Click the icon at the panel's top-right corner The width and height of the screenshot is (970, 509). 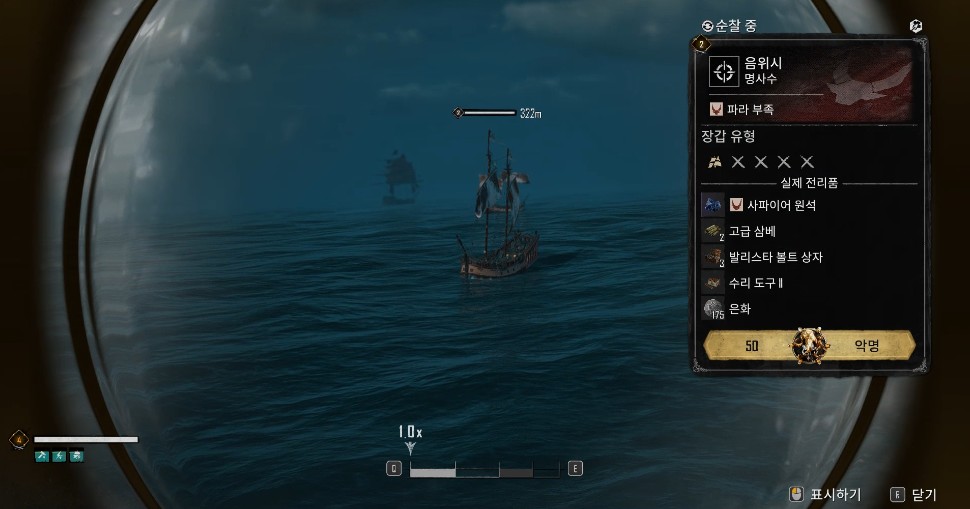click(x=916, y=26)
